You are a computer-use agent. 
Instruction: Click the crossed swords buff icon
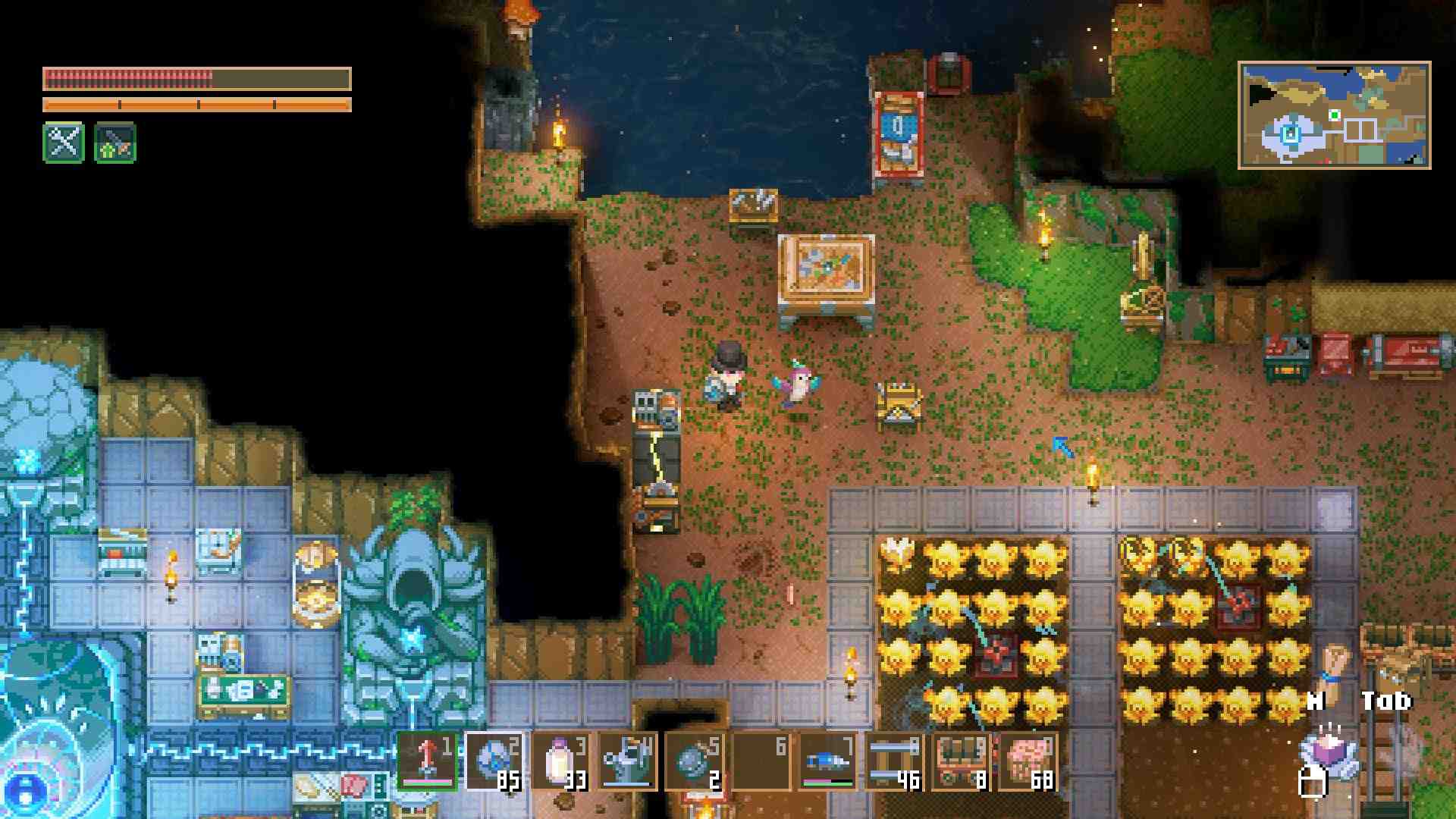click(64, 142)
